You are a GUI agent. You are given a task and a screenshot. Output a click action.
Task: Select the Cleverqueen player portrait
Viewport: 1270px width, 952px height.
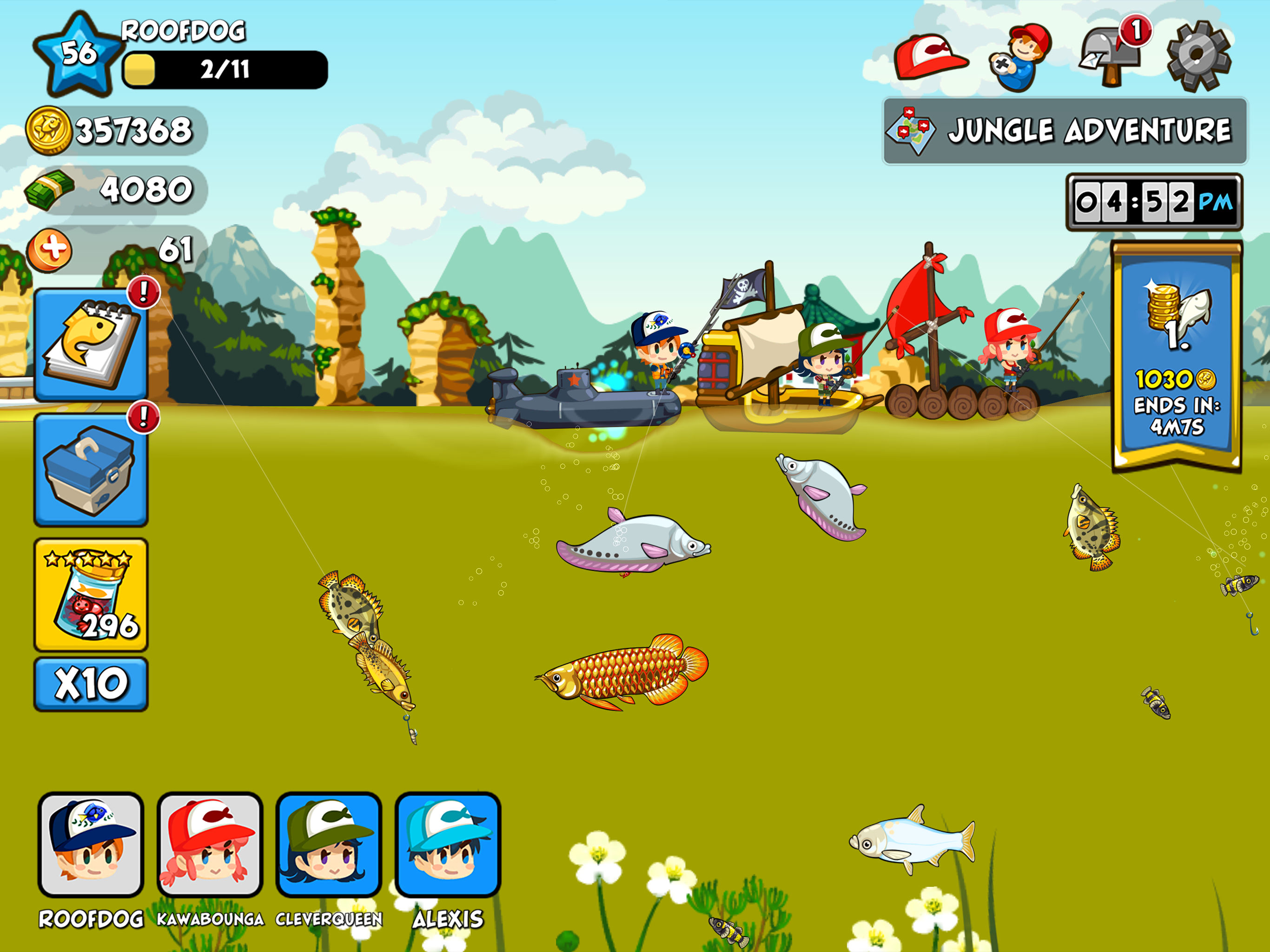pos(328,844)
